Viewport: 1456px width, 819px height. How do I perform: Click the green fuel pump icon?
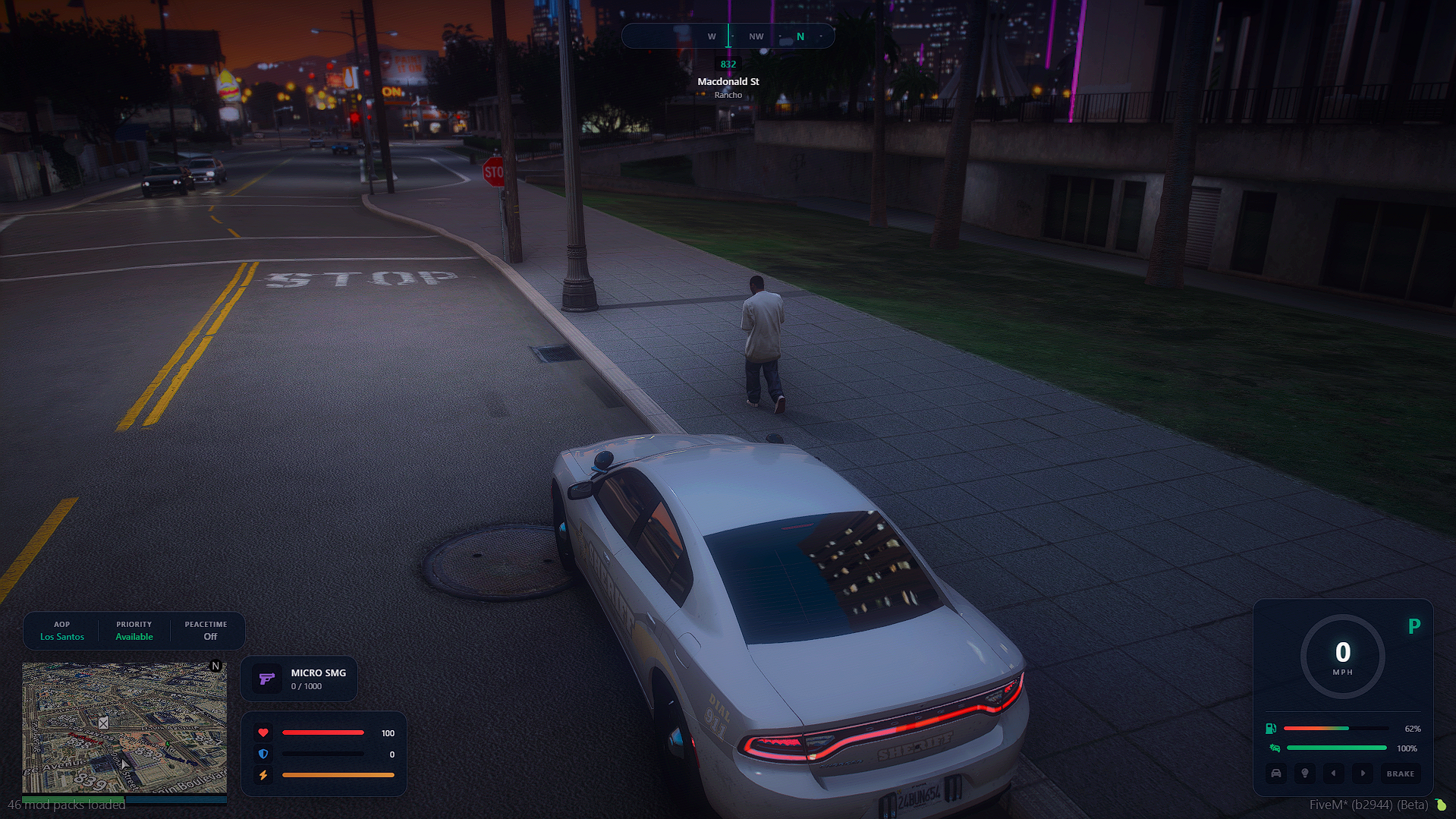coord(1271,729)
